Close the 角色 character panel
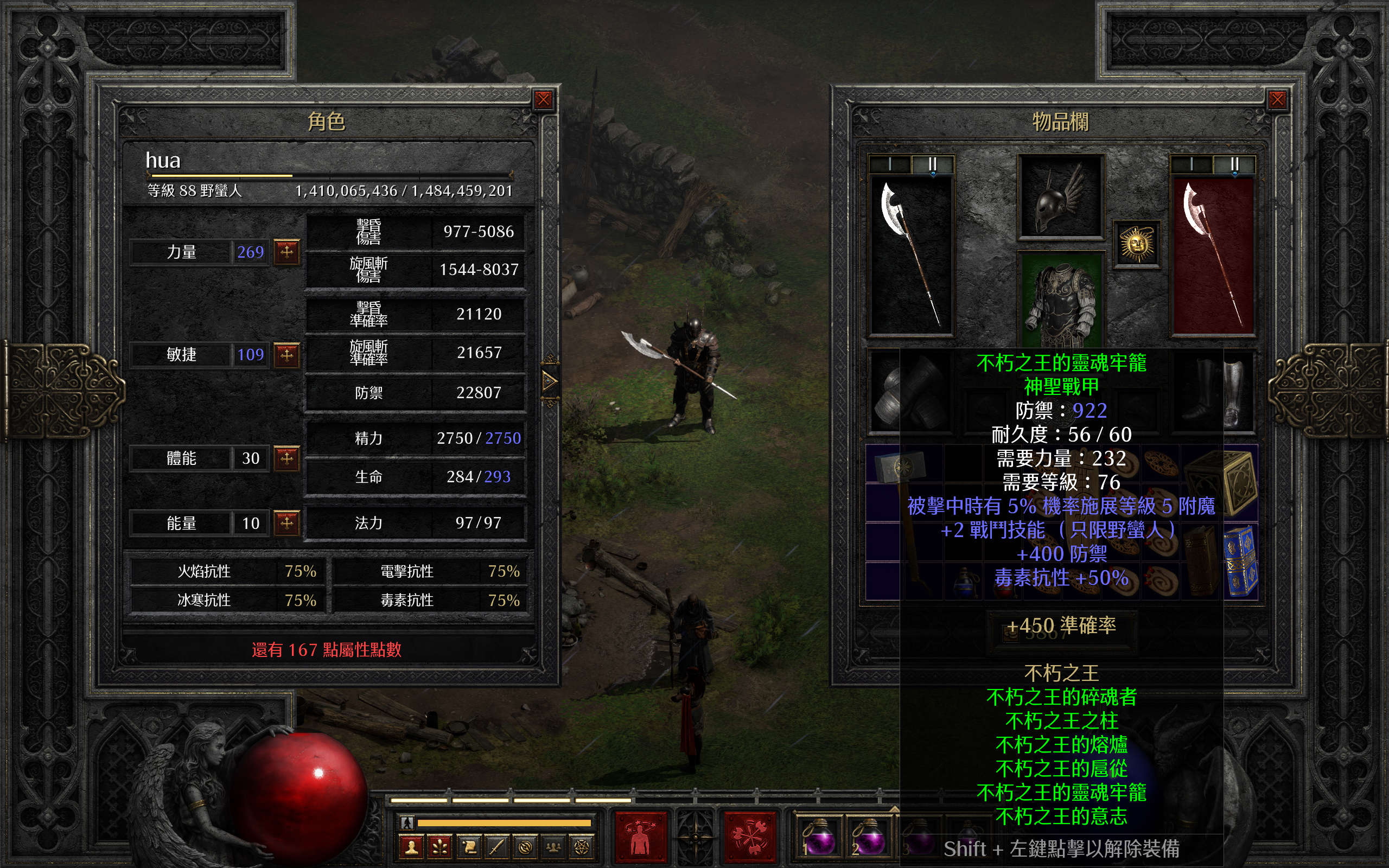Viewport: 1389px width, 868px height. pos(543,100)
